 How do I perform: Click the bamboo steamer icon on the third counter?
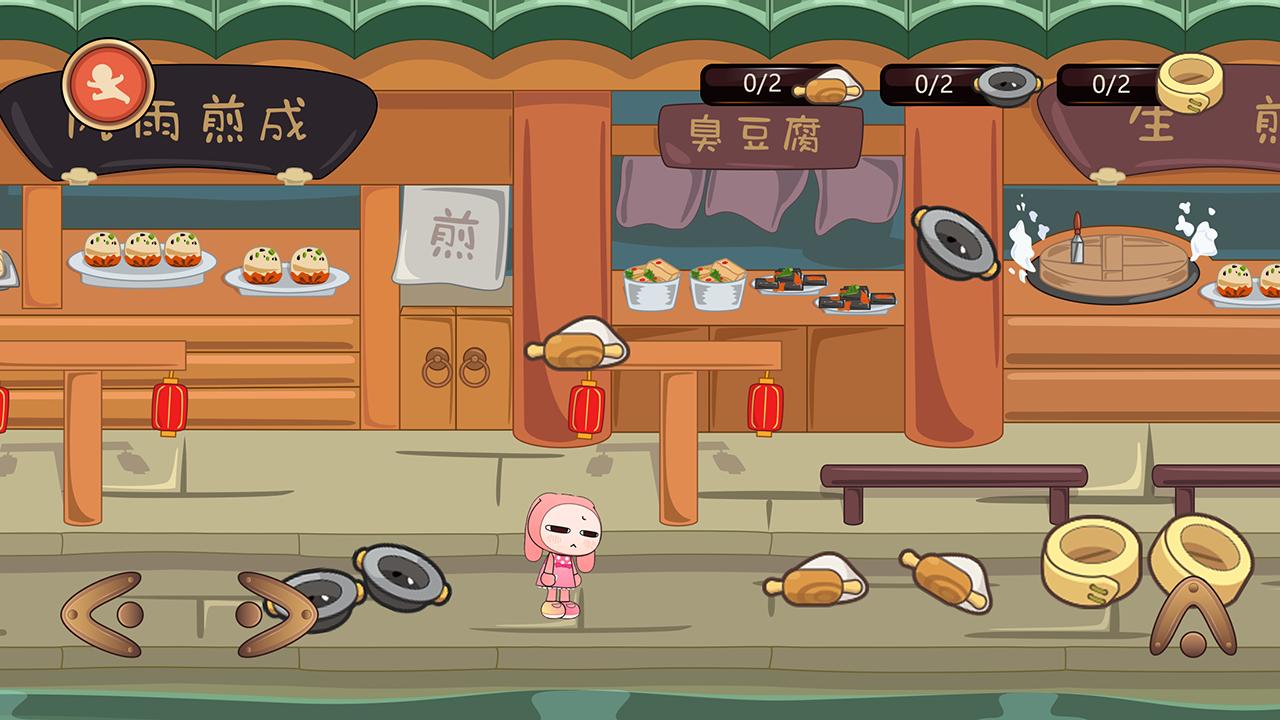click(1190, 84)
